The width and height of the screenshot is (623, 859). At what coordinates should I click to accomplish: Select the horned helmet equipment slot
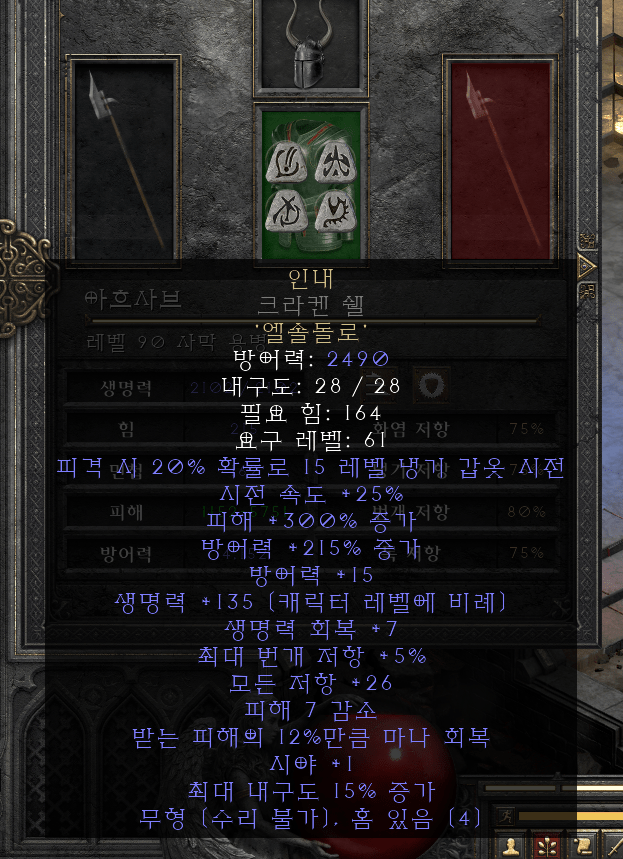[308, 47]
